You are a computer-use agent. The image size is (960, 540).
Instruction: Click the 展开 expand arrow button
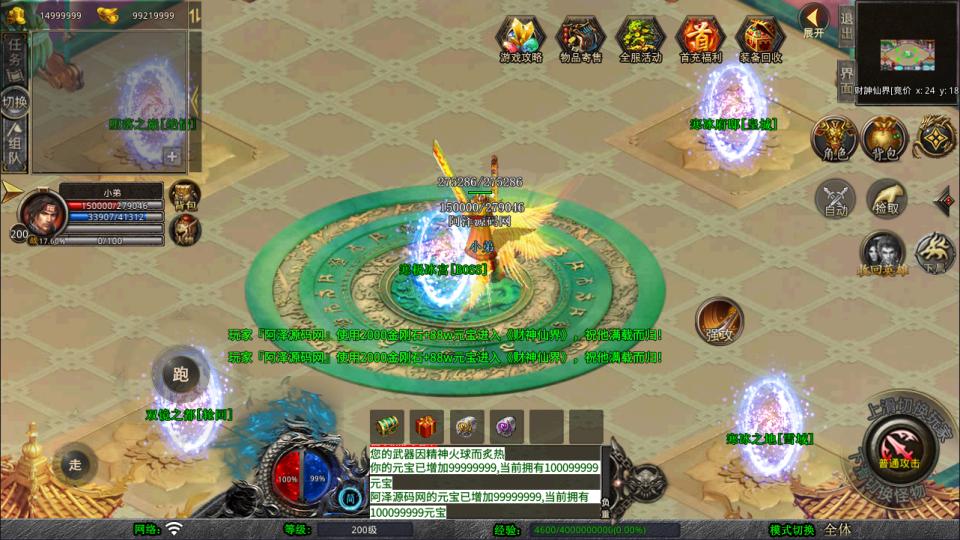pos(814,18)
